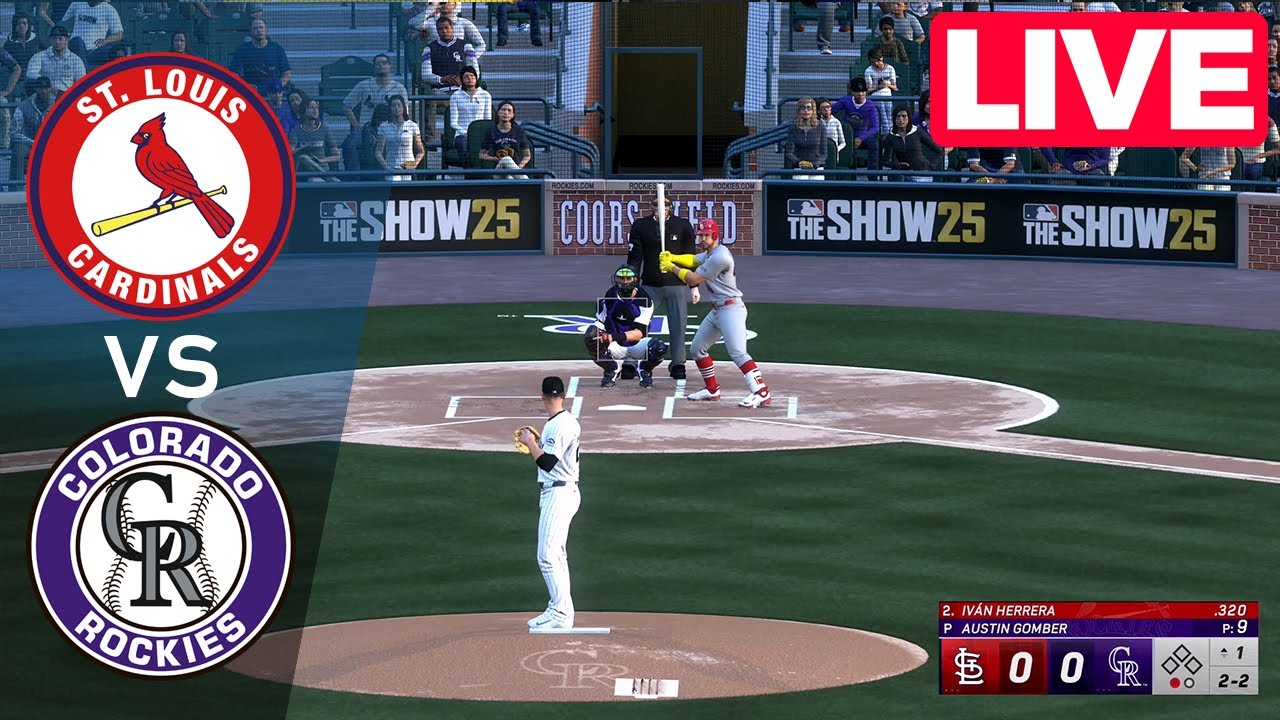Image resolution: width=1280 pixels, height=720 pixels.
Task: Select the red out indicator dot
Action: point(1176,681)
